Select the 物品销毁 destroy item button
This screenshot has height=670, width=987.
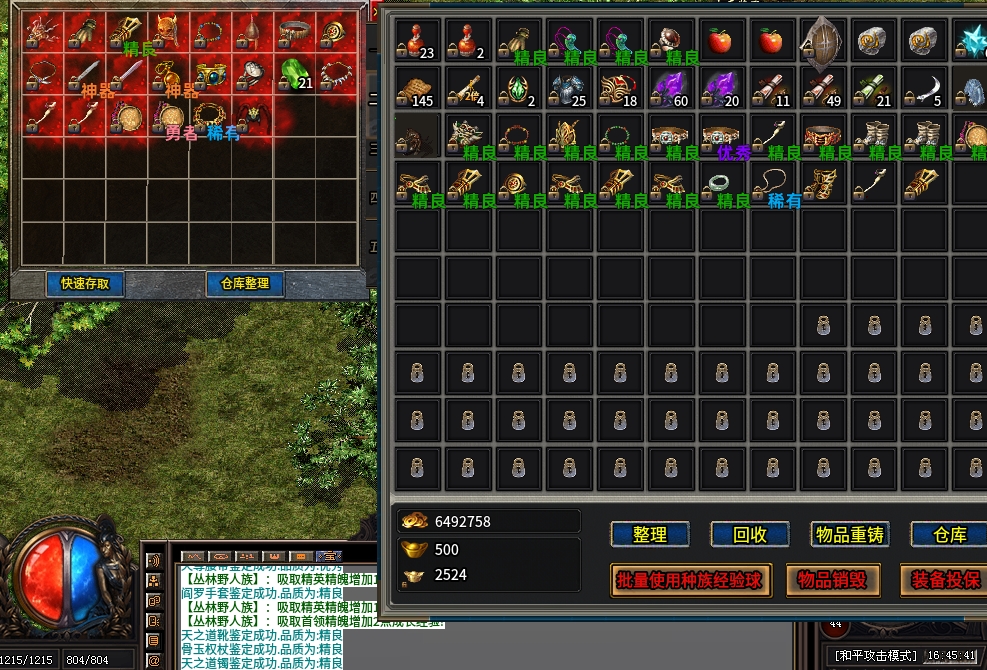tap(833, 580)
